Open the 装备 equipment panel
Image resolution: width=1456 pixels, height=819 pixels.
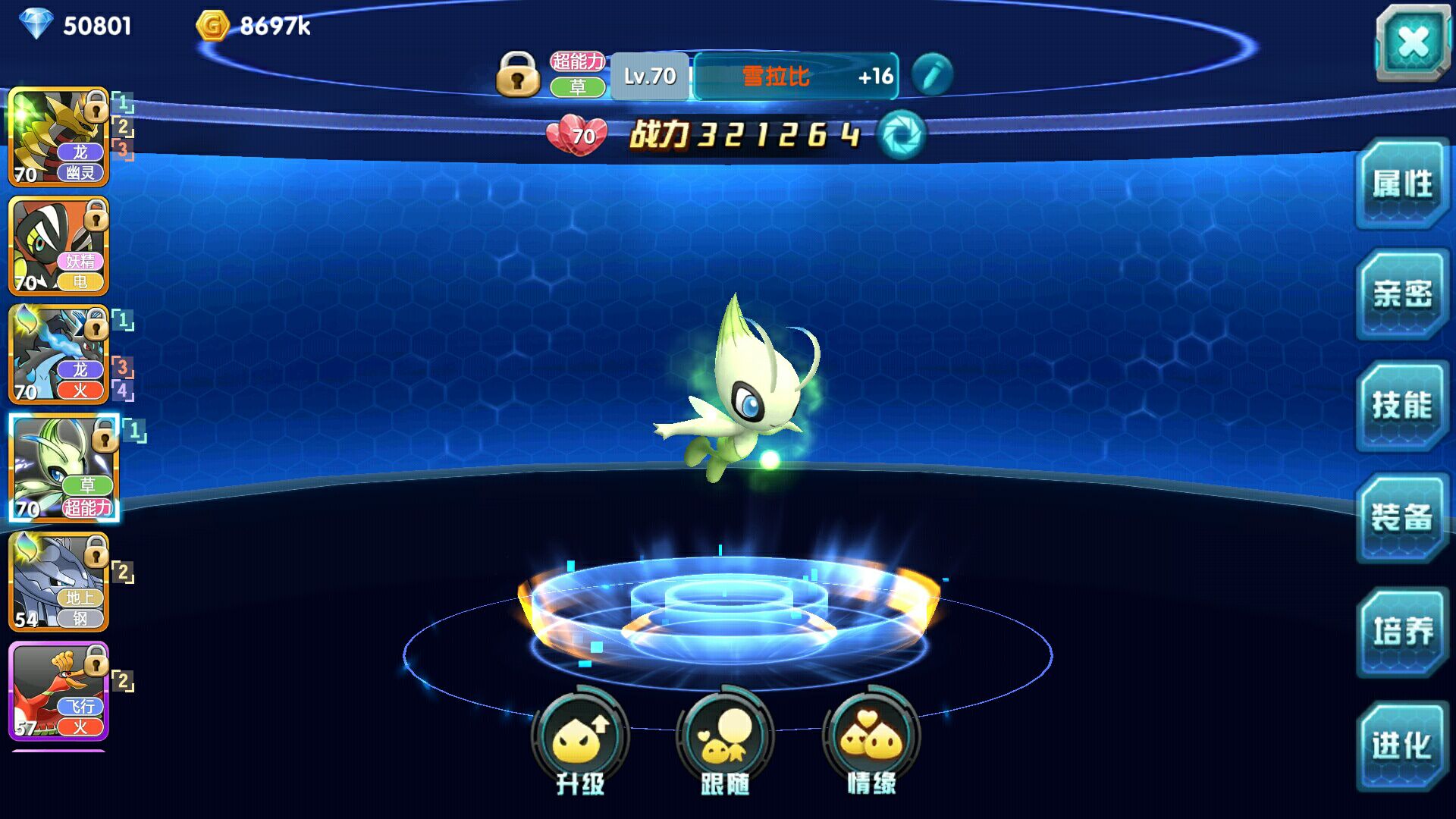click(x=1401, y=517)
